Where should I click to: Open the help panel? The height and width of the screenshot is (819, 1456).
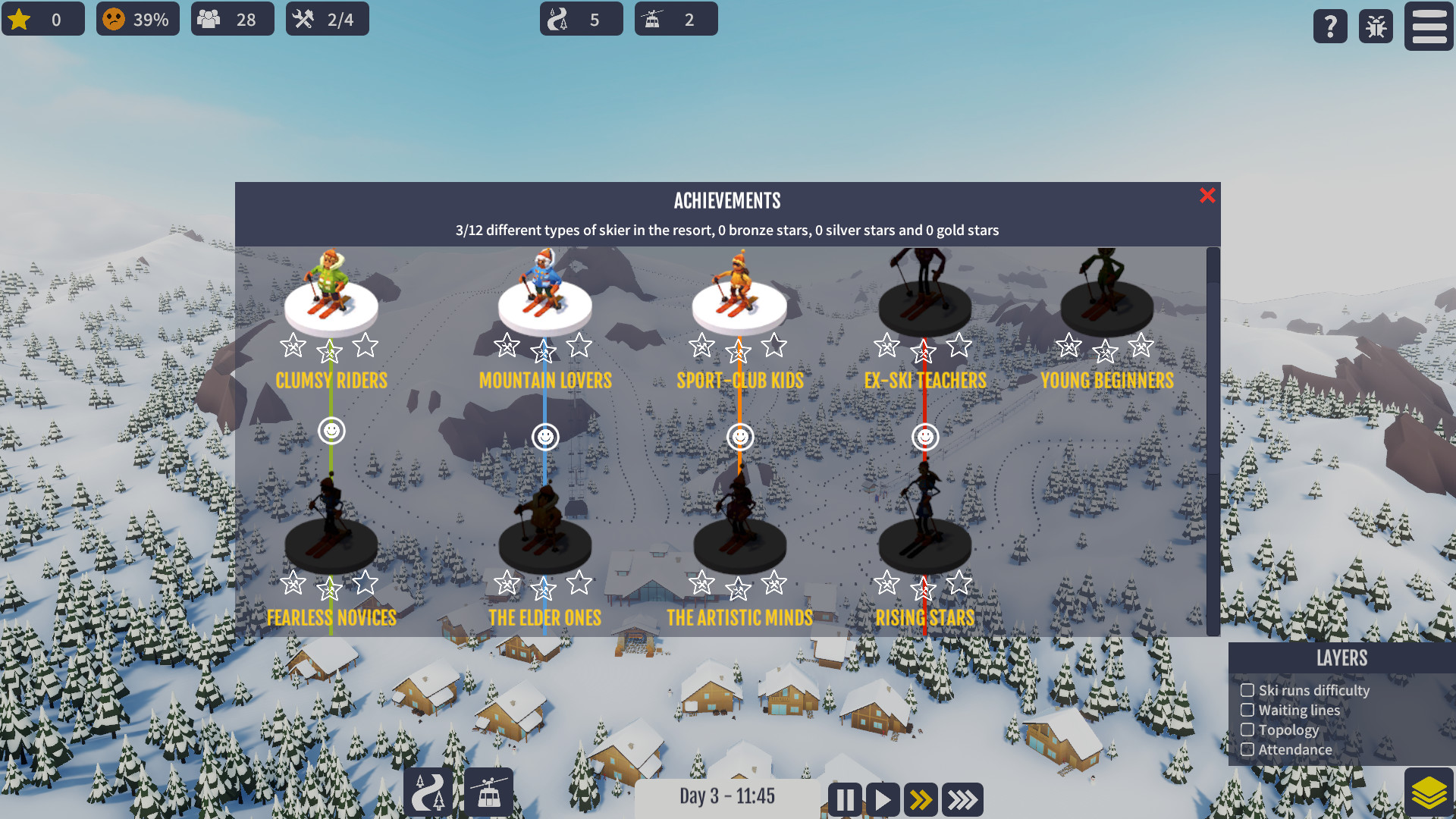(x=1329, y=27)
